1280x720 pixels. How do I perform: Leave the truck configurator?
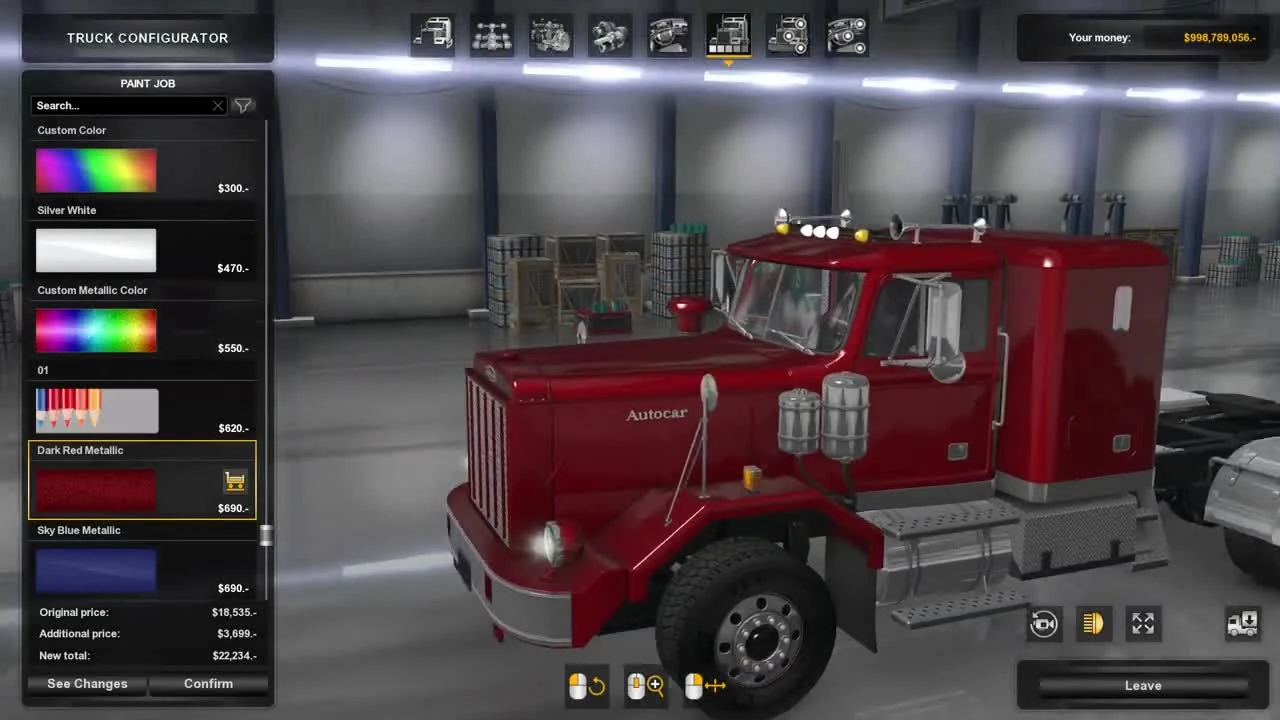click(x=1142, y=685)
